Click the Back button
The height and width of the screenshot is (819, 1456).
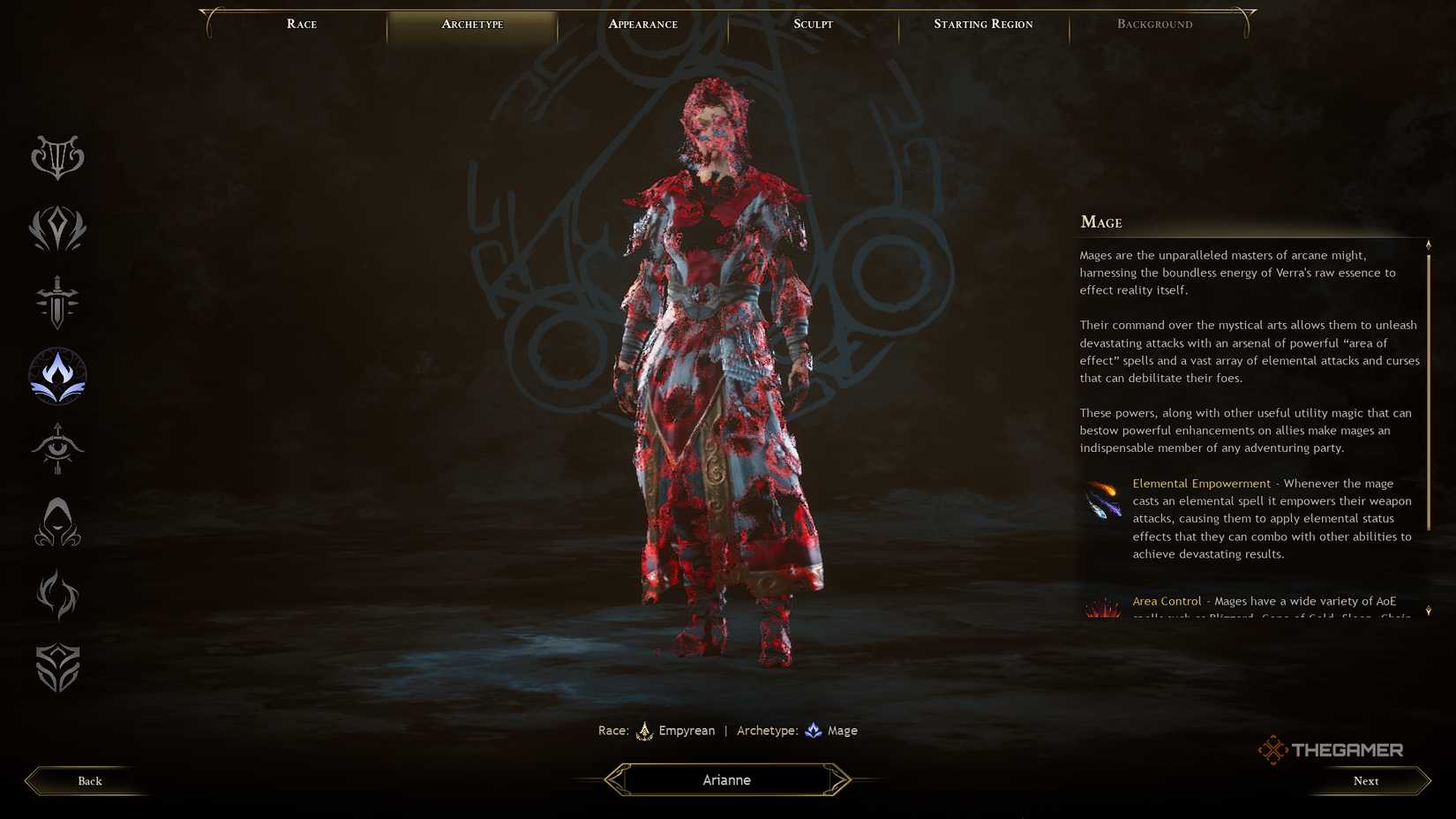tap(88, 781)
